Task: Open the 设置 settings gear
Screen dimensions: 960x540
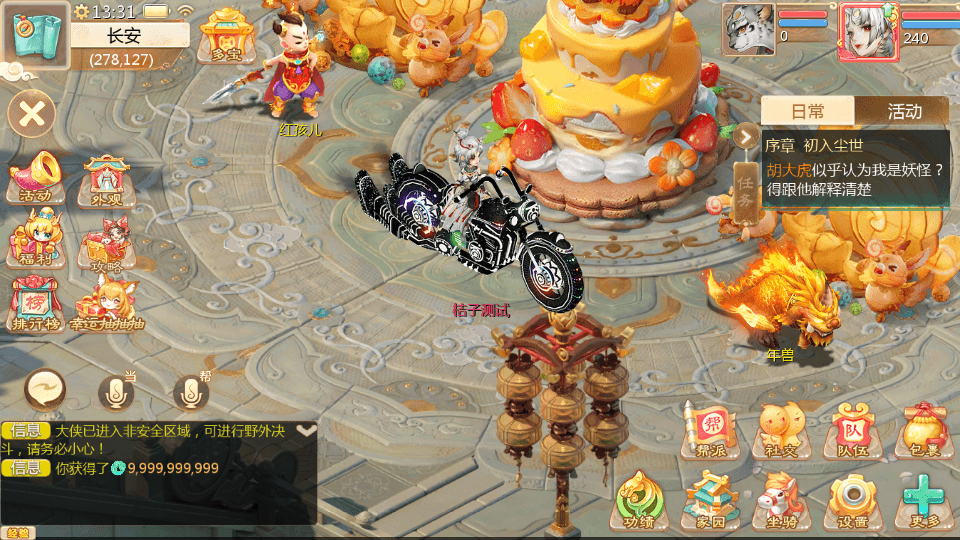Action: (852, 498)
